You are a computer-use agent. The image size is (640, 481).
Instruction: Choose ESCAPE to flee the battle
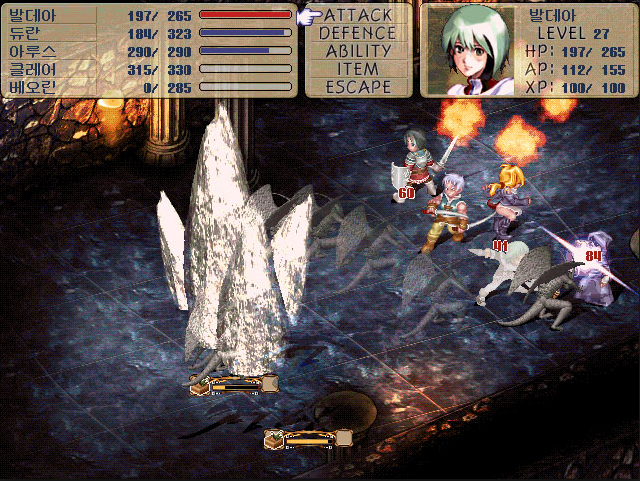358,87
